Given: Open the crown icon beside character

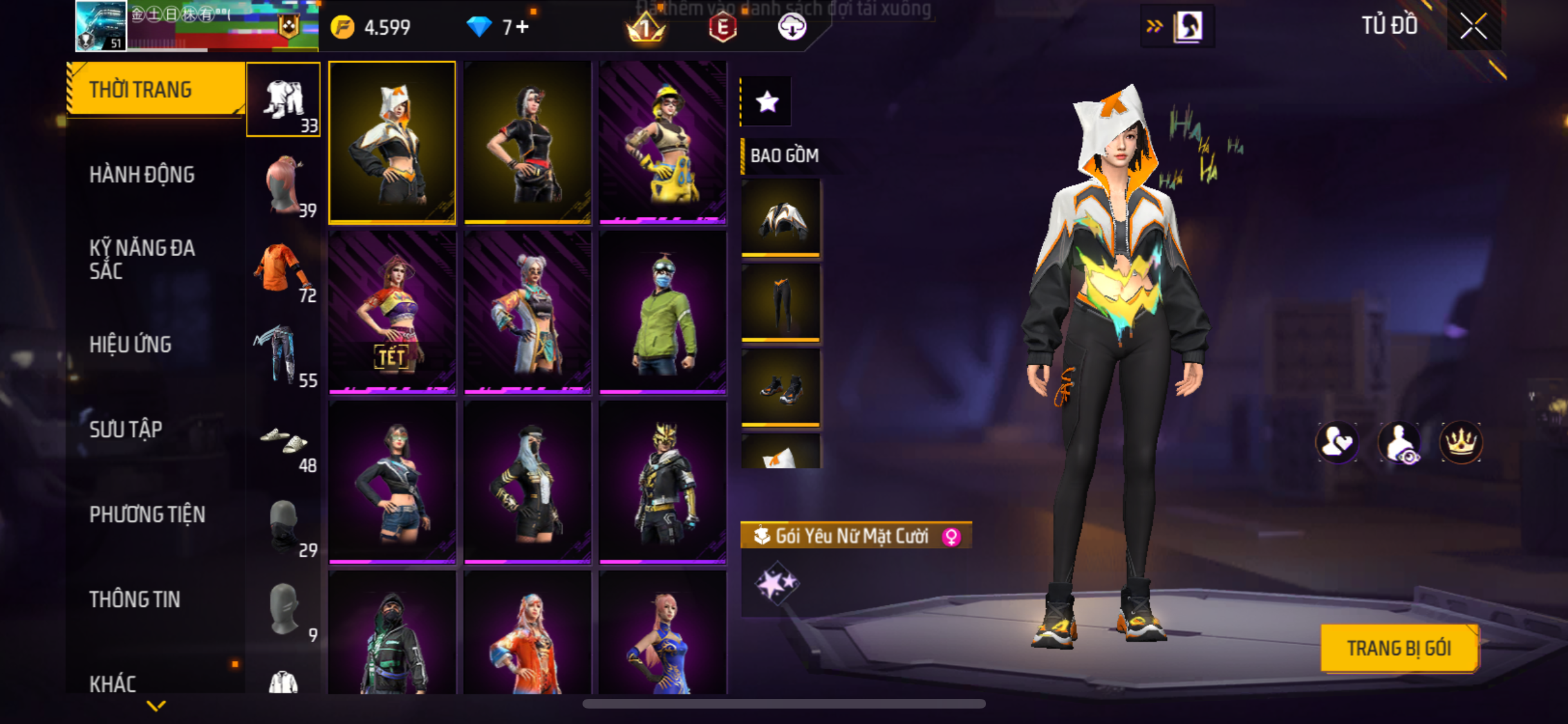Looking at the screenshot, I should click(x=1461, y=442).
